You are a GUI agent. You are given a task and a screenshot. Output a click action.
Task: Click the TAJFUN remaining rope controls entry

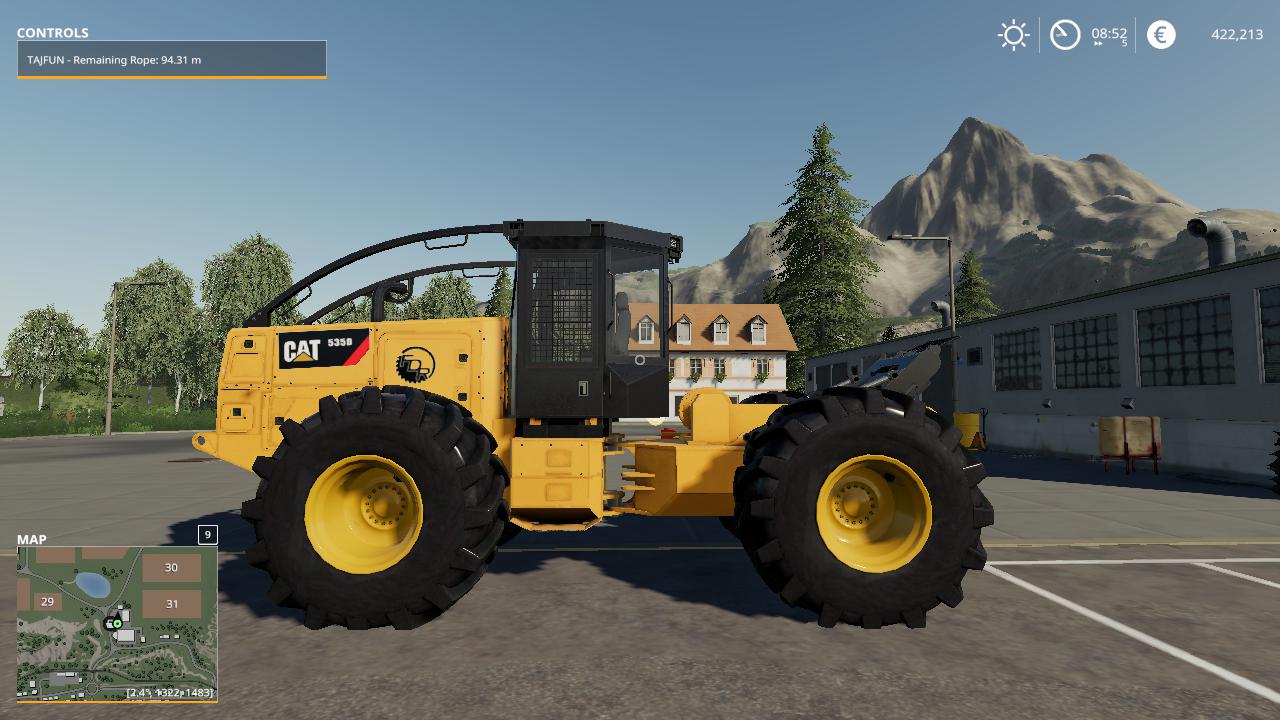click(171, 60)
